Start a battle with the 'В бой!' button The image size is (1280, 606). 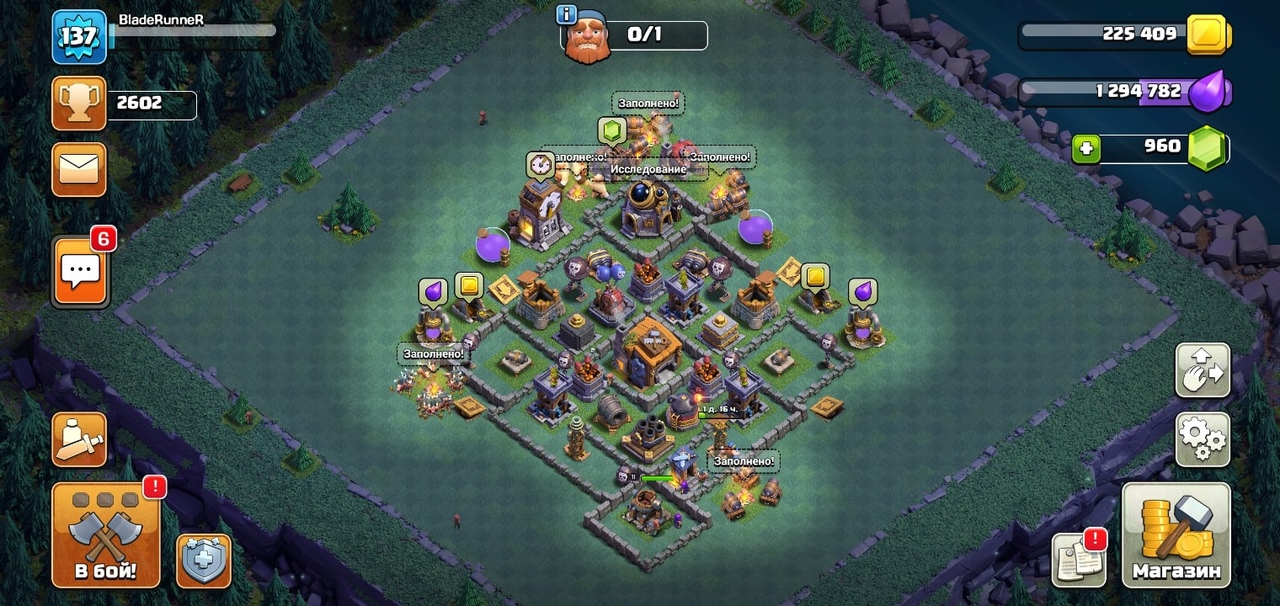point(105,535)
